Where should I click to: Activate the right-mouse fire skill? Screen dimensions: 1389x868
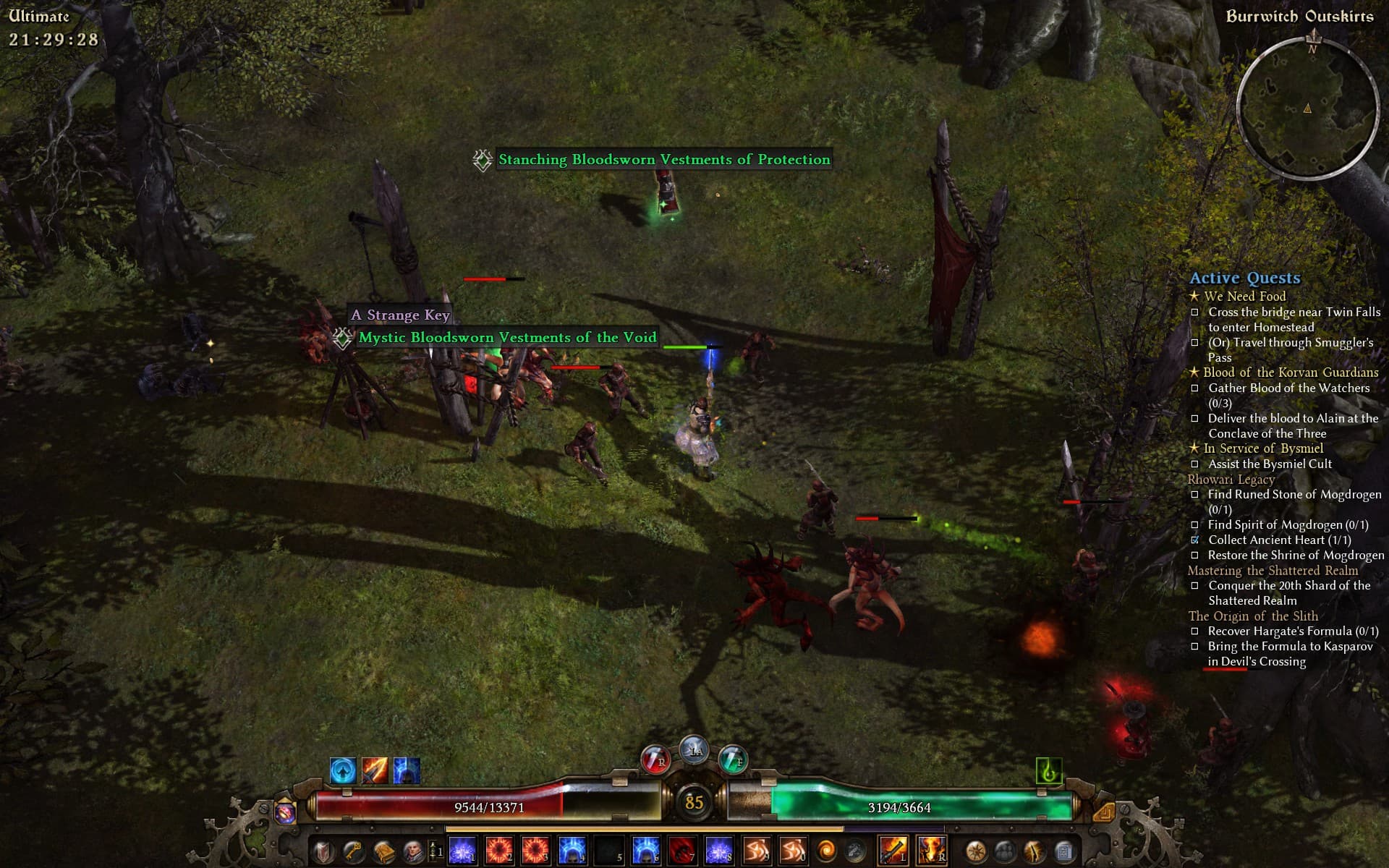point(931,851)
